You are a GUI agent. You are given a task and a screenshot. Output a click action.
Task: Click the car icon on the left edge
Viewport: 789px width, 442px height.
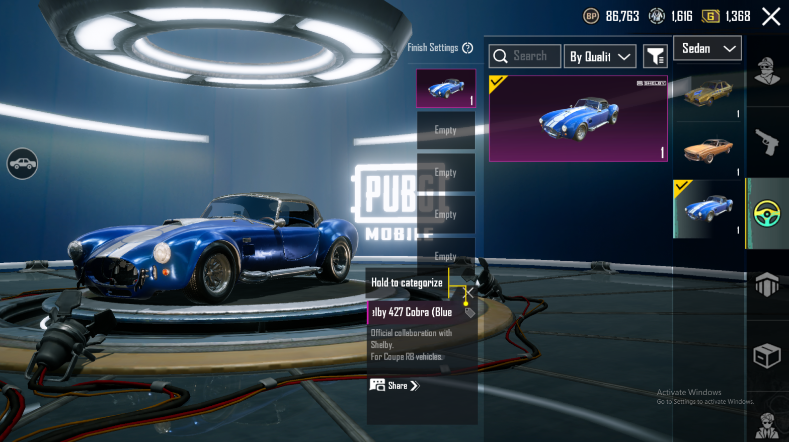(22, 162)
